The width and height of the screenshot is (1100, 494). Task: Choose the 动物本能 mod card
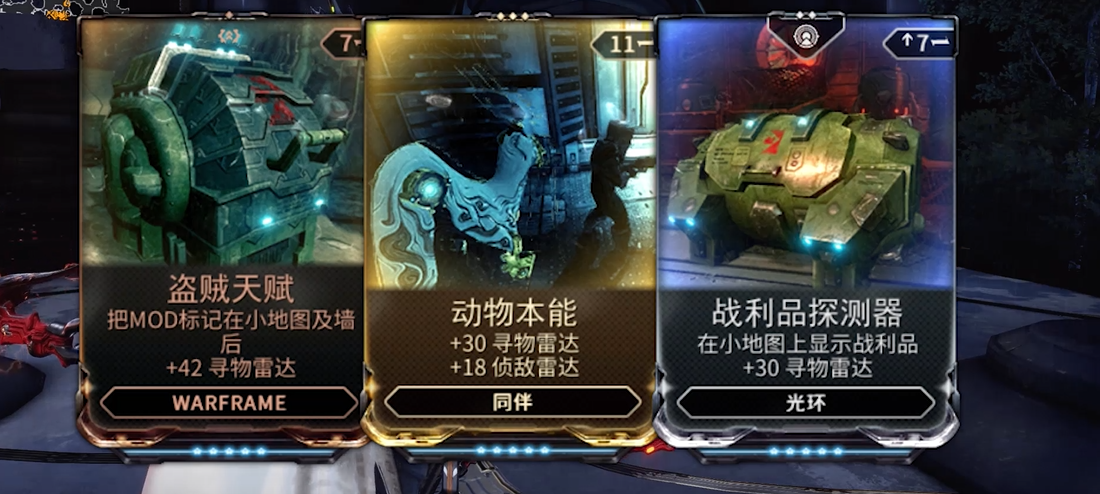tap(512, 230)
